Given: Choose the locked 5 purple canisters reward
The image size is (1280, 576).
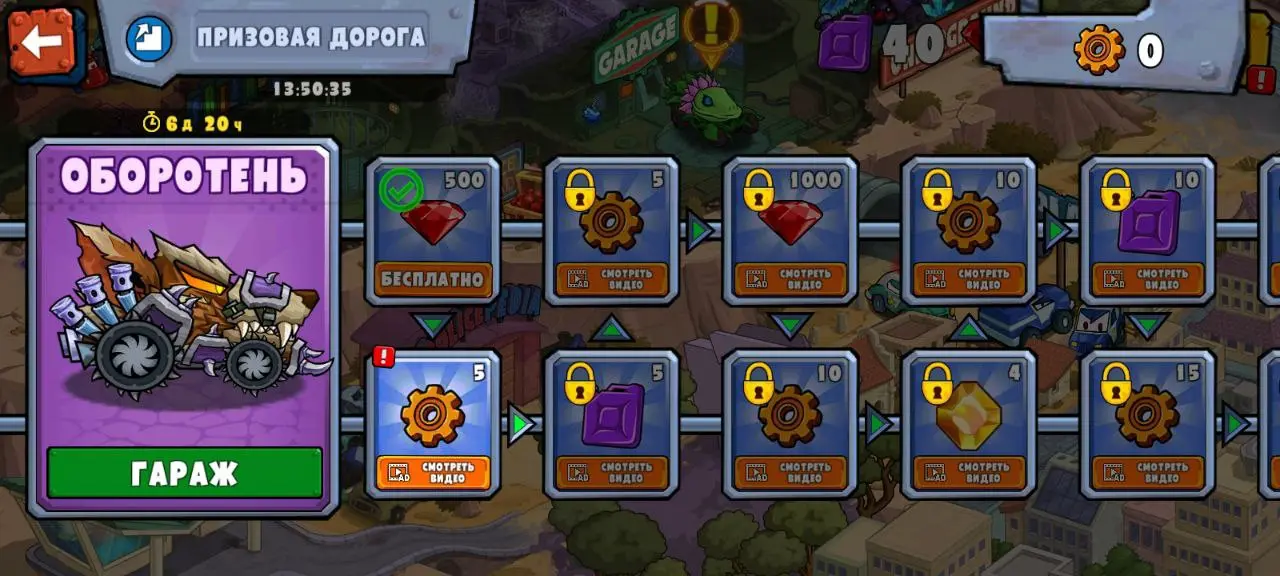Looking at the screenshot, I should [x=612, y=423].
